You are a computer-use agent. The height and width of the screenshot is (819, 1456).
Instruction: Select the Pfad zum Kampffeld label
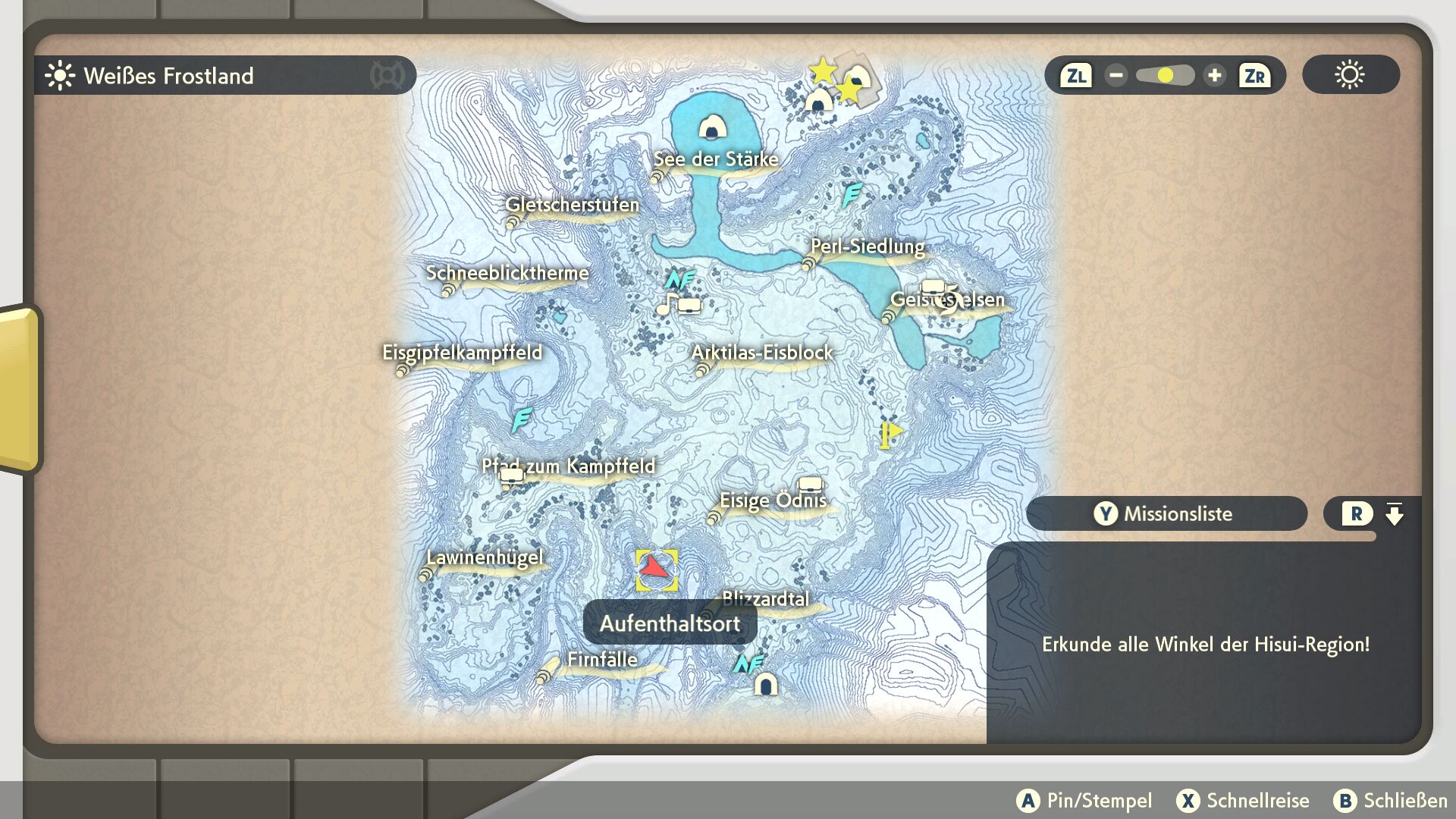click(x=568, y=466)
